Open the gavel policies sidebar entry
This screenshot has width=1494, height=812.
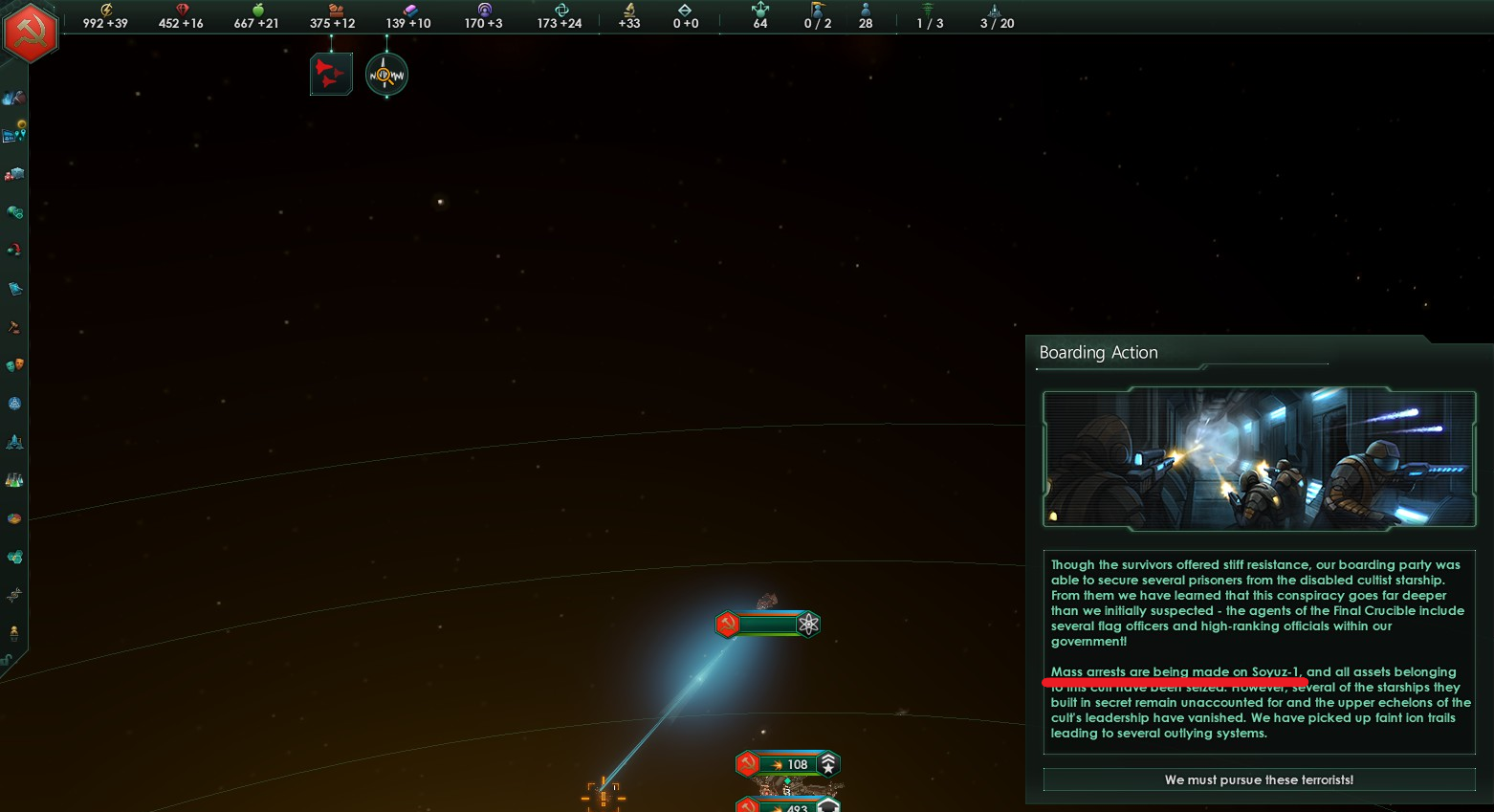click(14, 327)
